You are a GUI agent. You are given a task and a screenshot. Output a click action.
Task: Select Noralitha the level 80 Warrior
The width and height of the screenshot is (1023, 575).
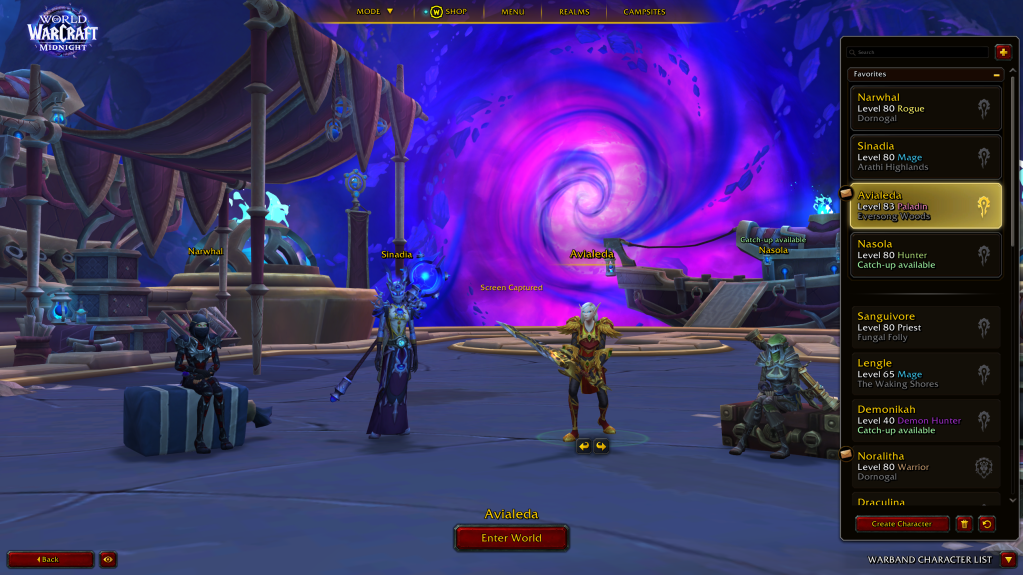[x=924, y=466]
